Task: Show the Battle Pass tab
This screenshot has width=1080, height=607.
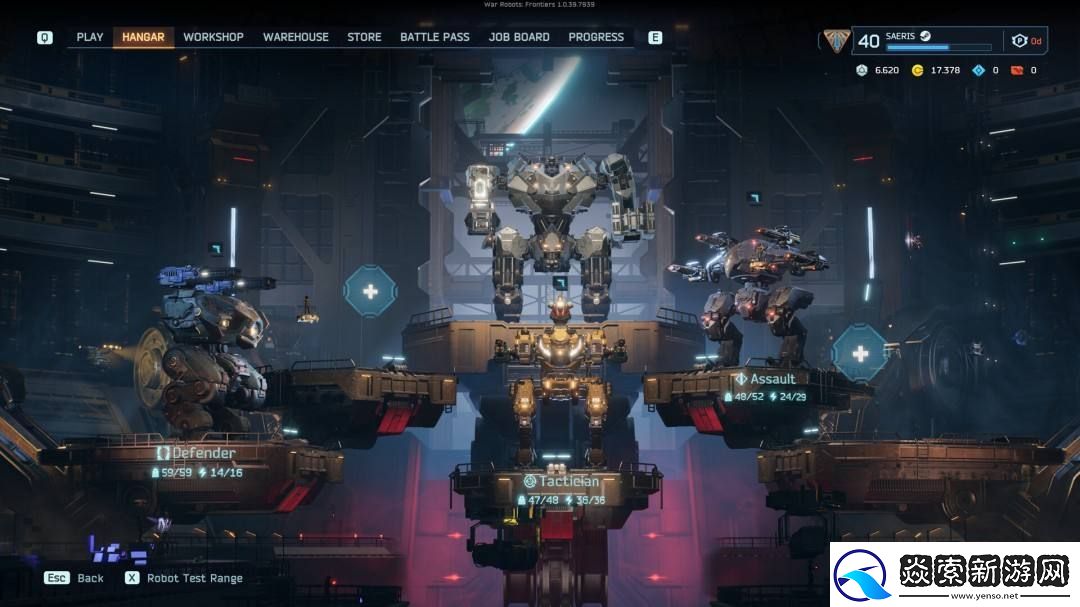Action: point(434,37)
